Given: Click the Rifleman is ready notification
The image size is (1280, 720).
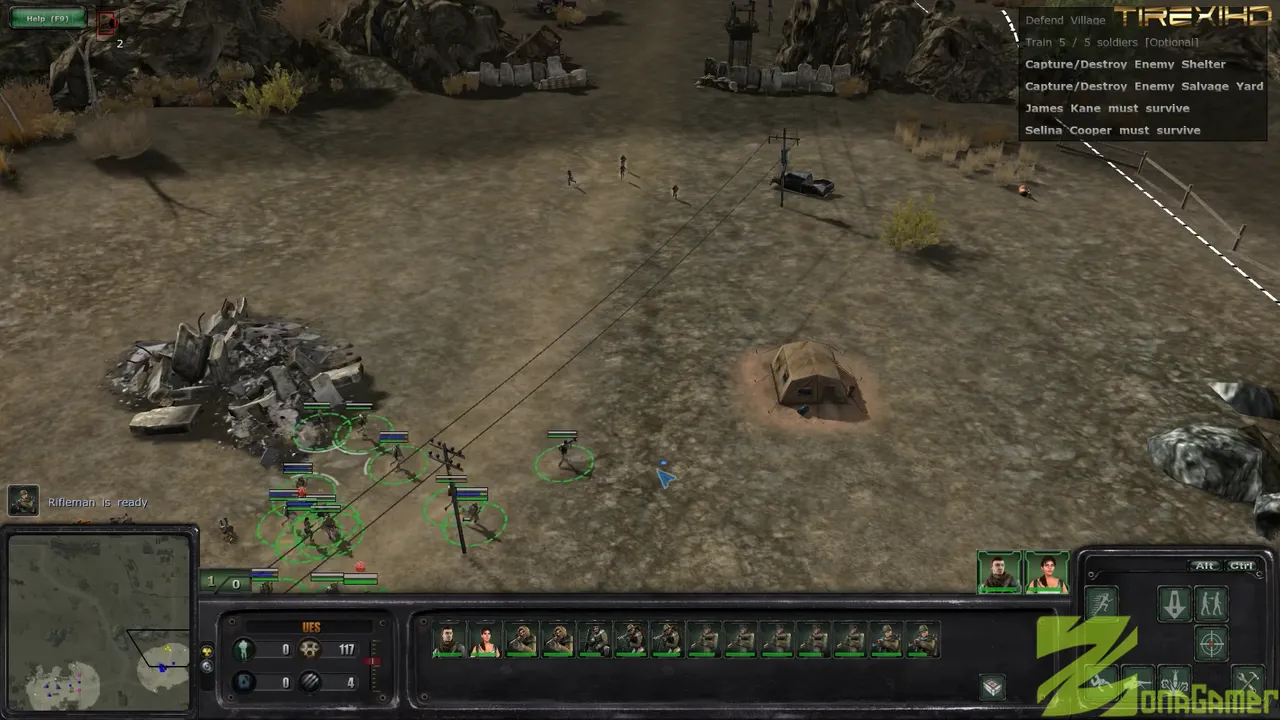Looking at the screenshot, I should [x=97, y=502].
